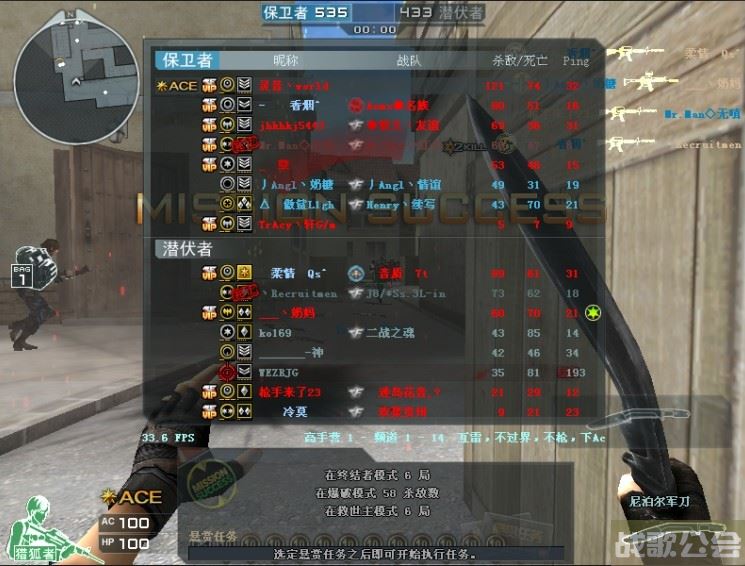Click the 二战之魂 clan name
Screen dimensions: 745x566
[x=389, y=332]
